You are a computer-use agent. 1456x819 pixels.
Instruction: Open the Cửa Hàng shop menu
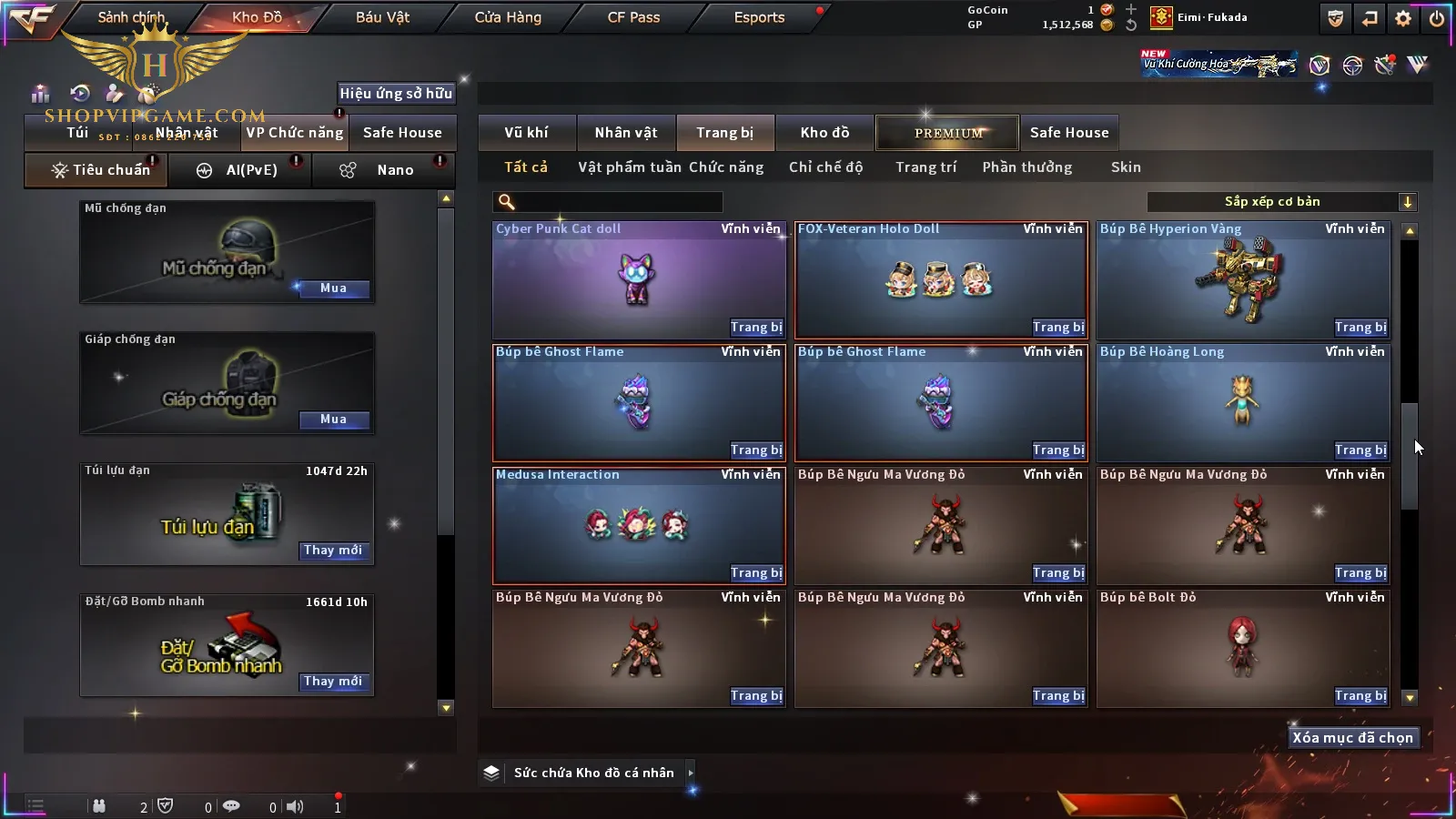coord(508,17)
